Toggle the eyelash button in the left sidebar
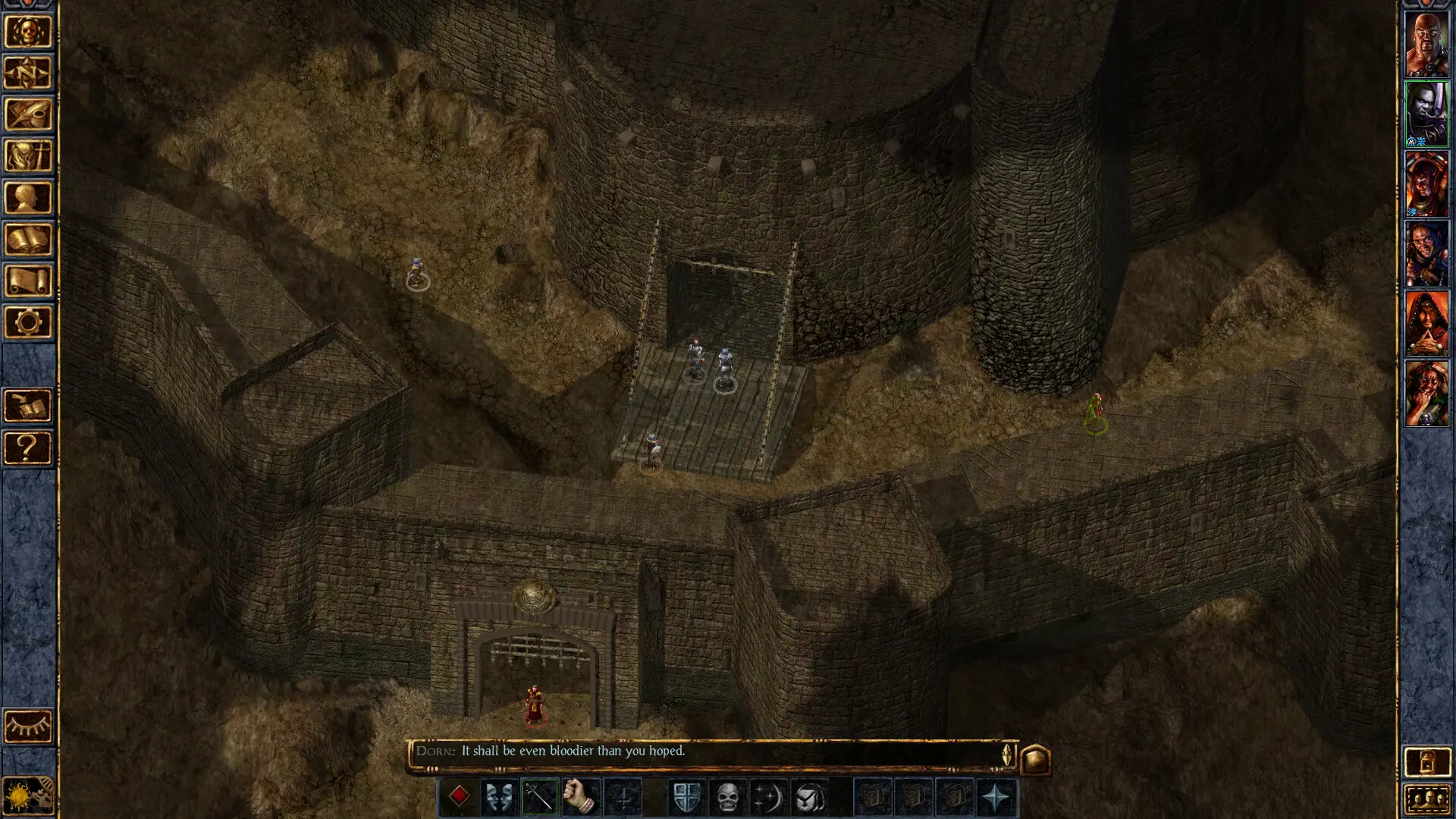Image resolution: width=1456 pixels, height=819 pixels. (x=28, y=726)
